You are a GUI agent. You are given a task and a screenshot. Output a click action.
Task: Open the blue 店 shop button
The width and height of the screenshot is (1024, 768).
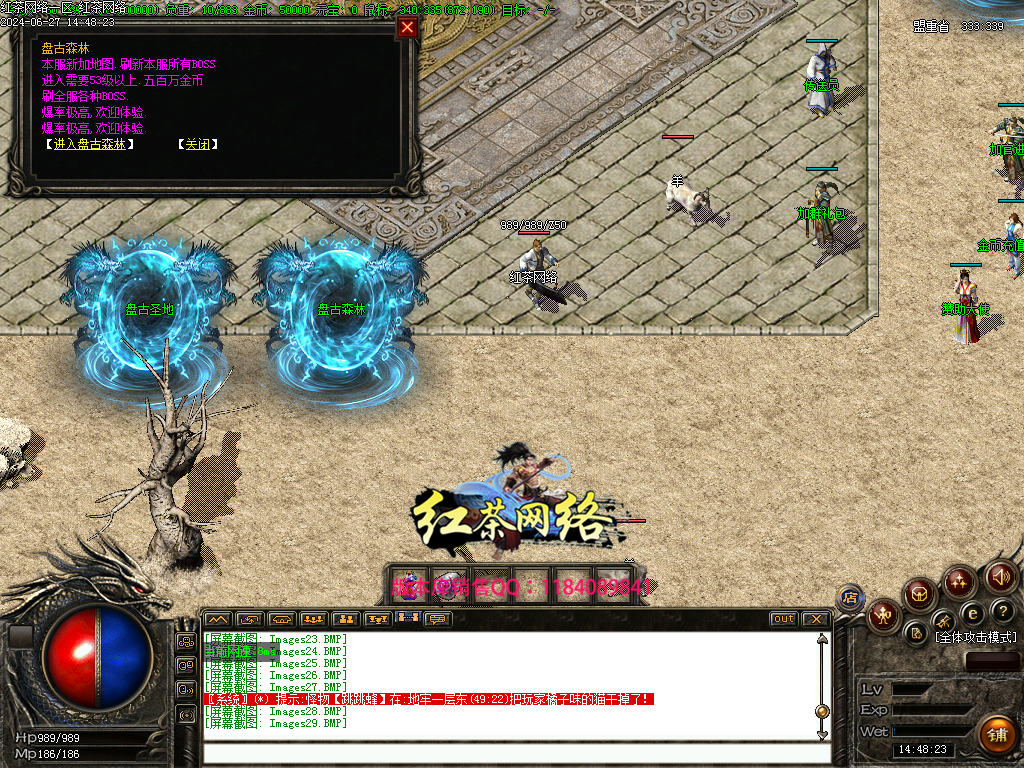(x=850, y=598)
